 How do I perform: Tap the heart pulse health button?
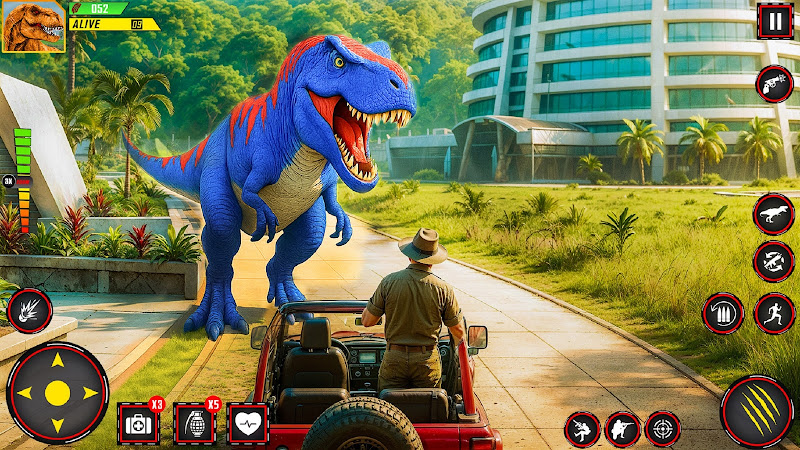tap(247, 423)
